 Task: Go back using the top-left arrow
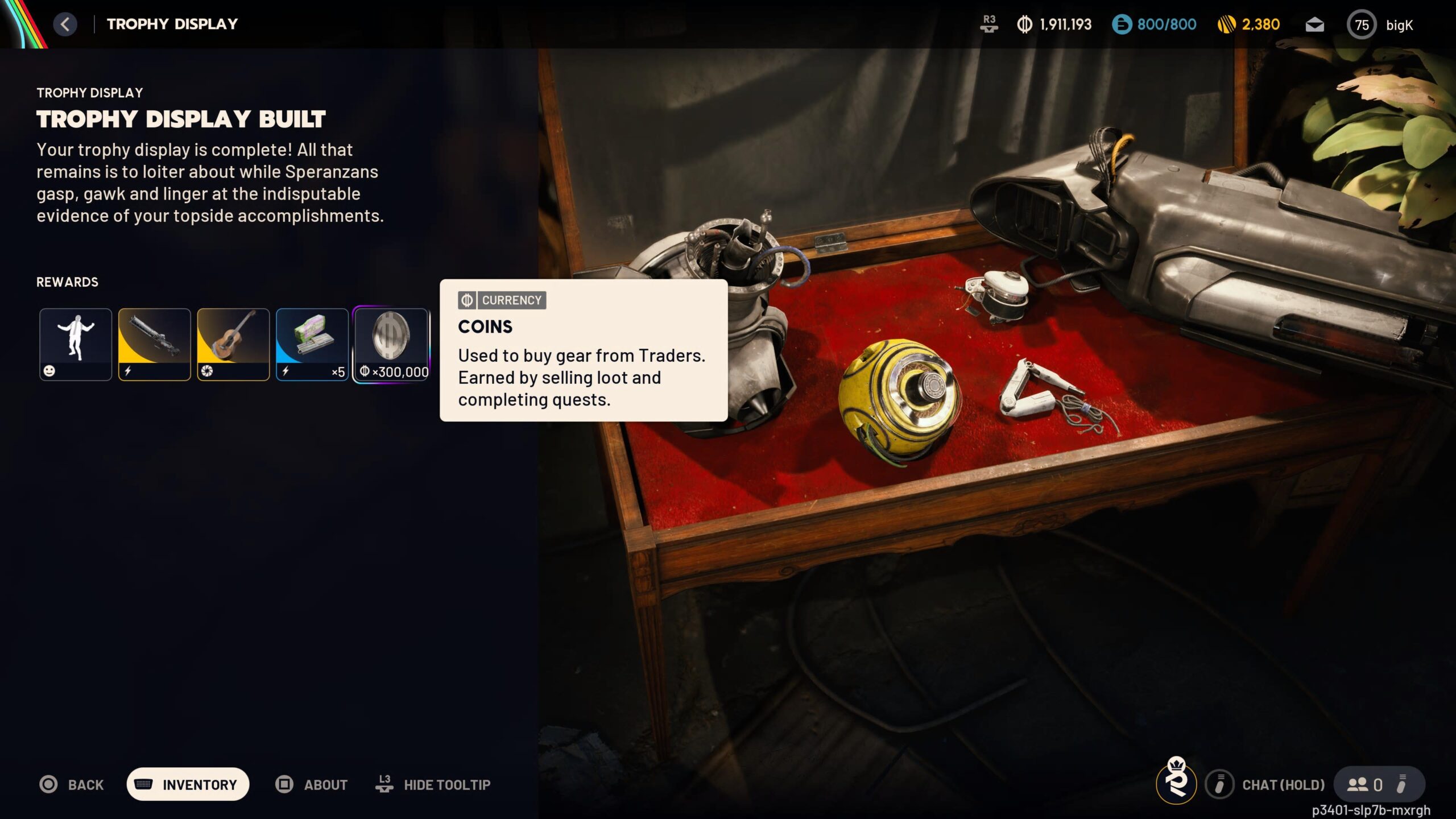65,24
